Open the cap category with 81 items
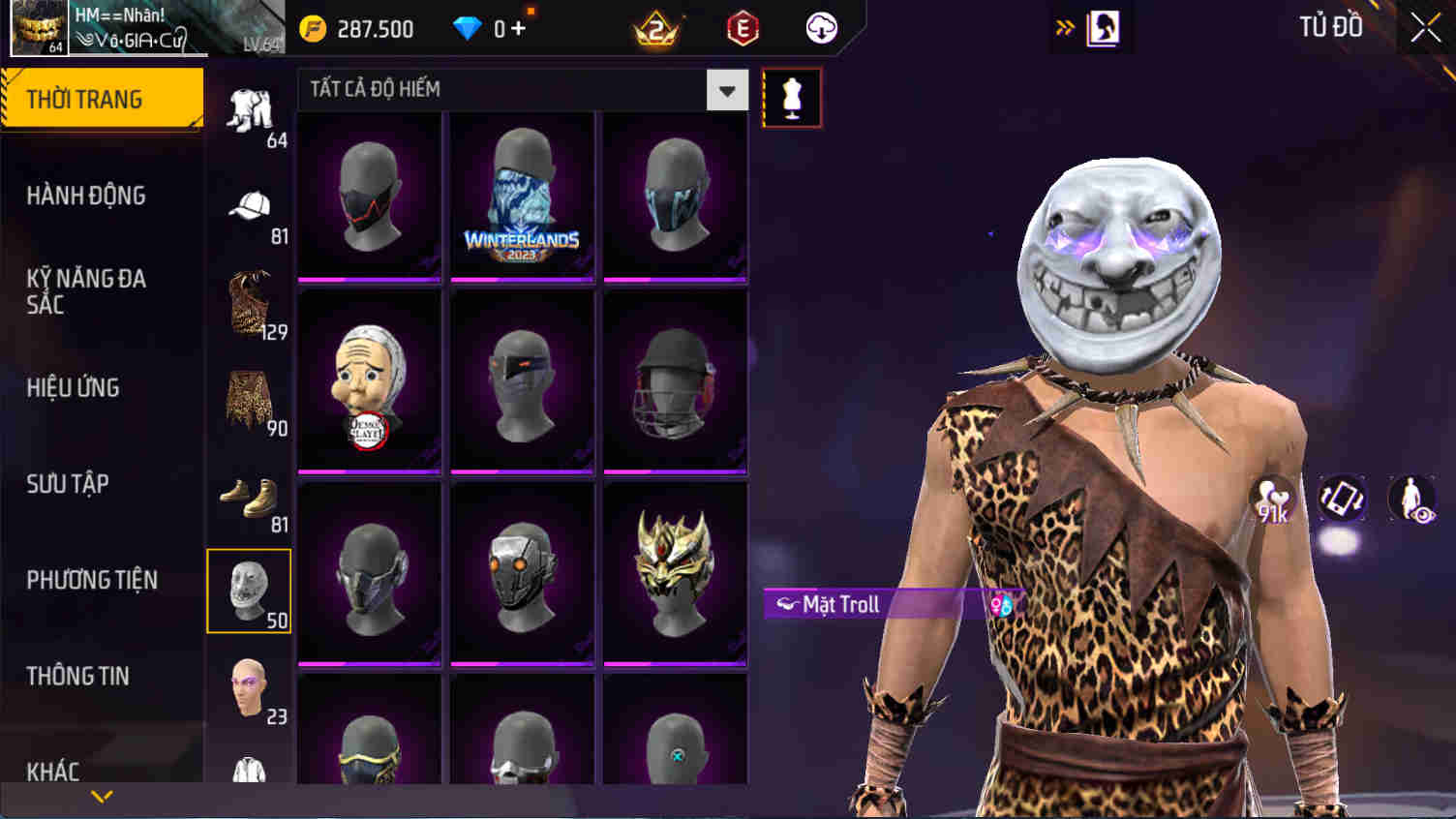The width and height of the screenshot is (1456, 819). click(249, 206)
